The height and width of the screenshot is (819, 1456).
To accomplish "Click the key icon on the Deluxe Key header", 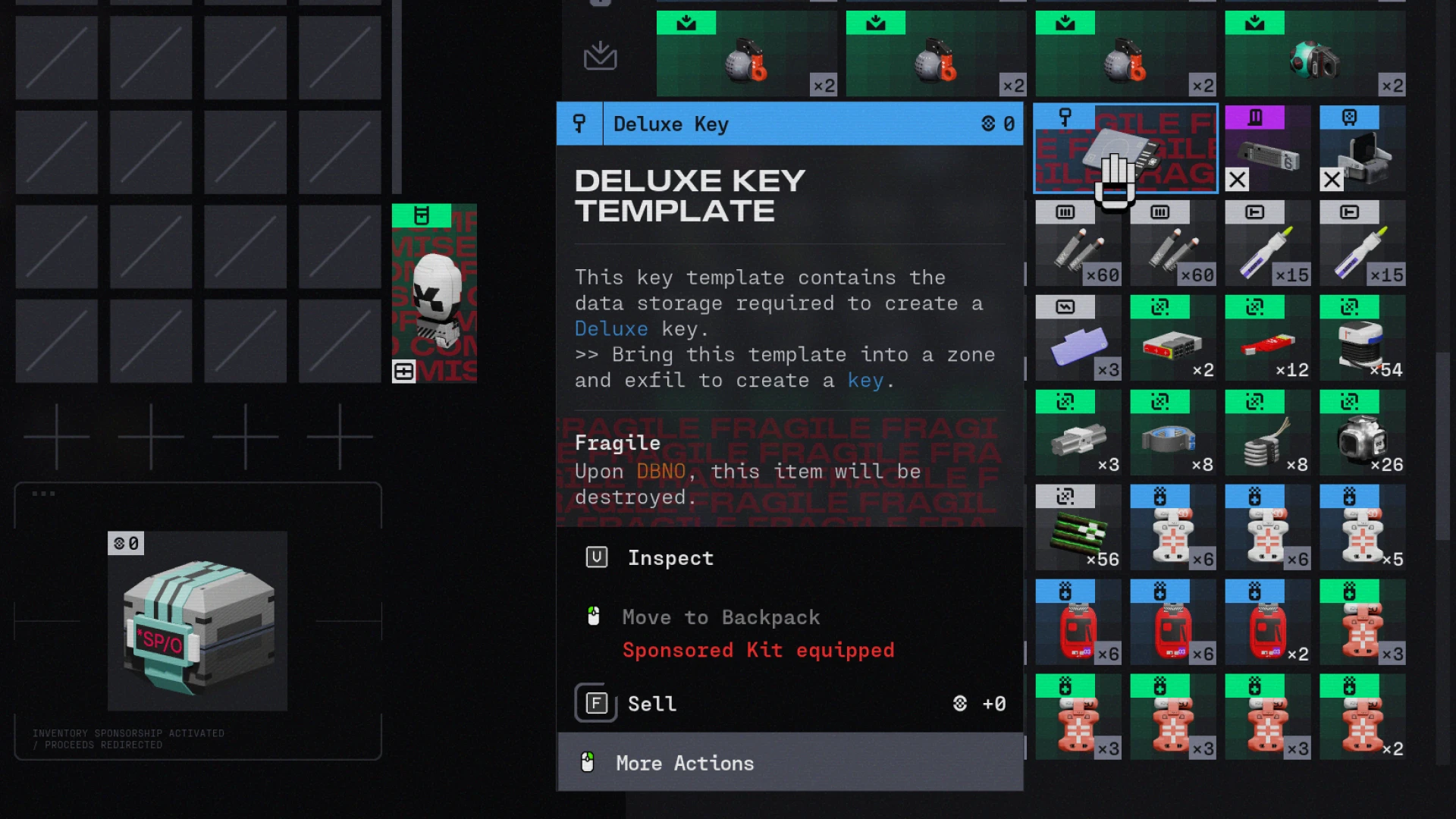I will coord(579,124).
